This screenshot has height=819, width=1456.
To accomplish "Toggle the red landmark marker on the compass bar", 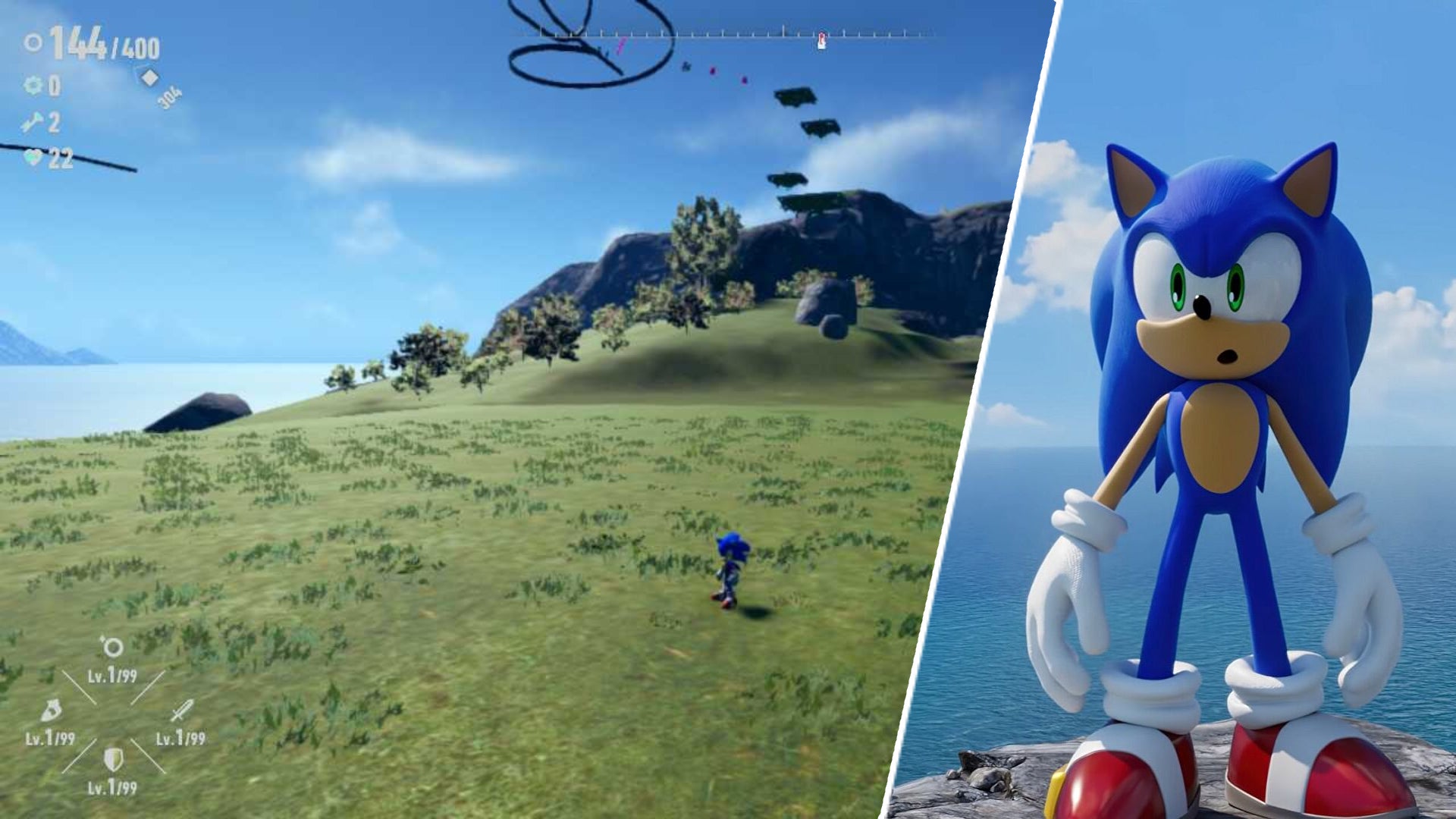I will [x=822, y=39].
